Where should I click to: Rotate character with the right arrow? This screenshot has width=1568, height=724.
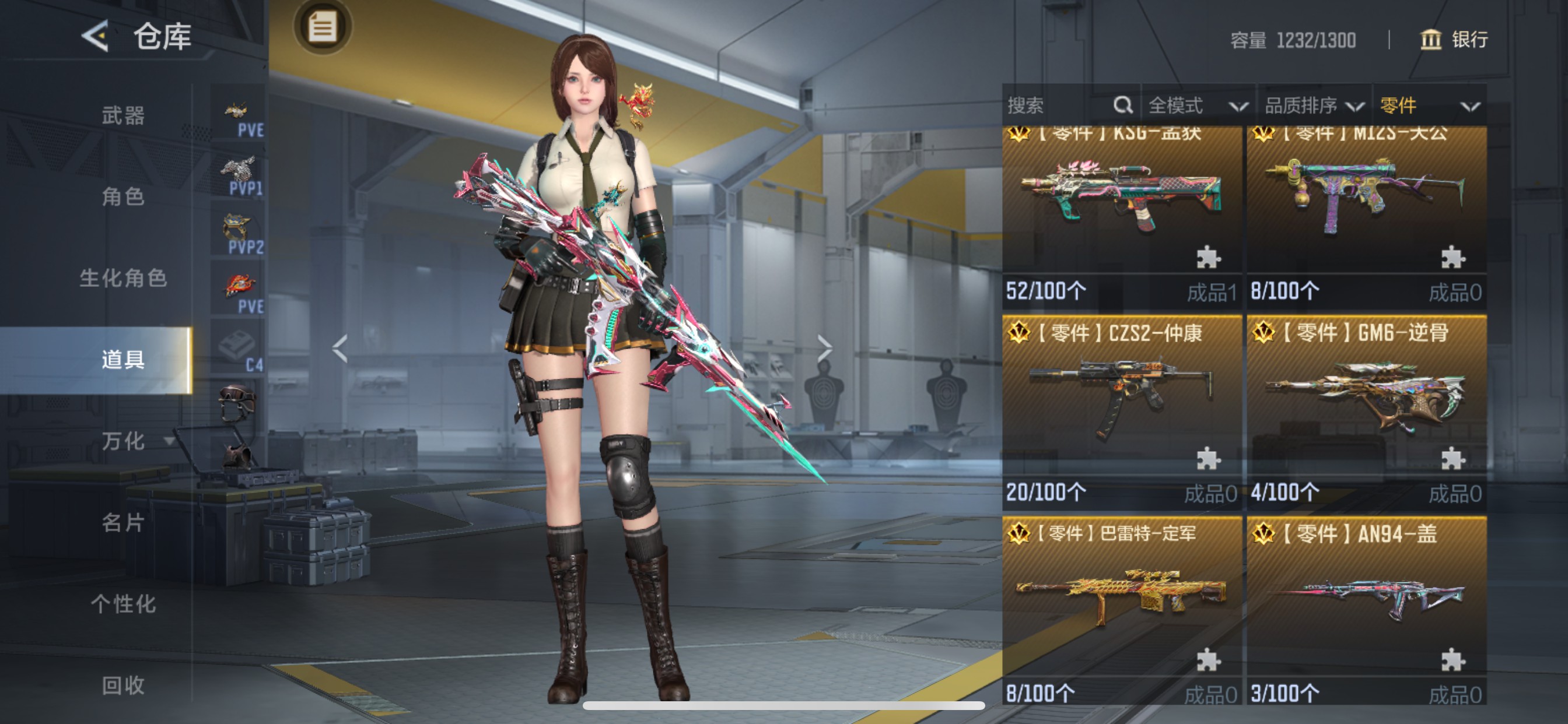point(824,348)
